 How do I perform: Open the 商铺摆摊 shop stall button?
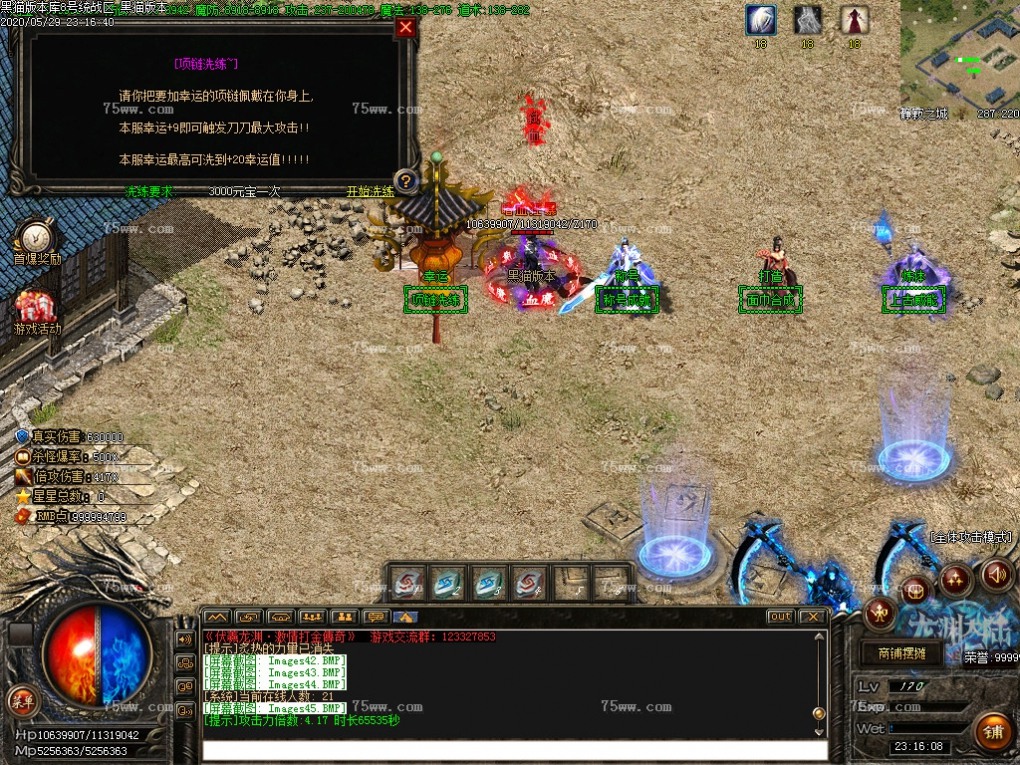click(x=902, y=653)
